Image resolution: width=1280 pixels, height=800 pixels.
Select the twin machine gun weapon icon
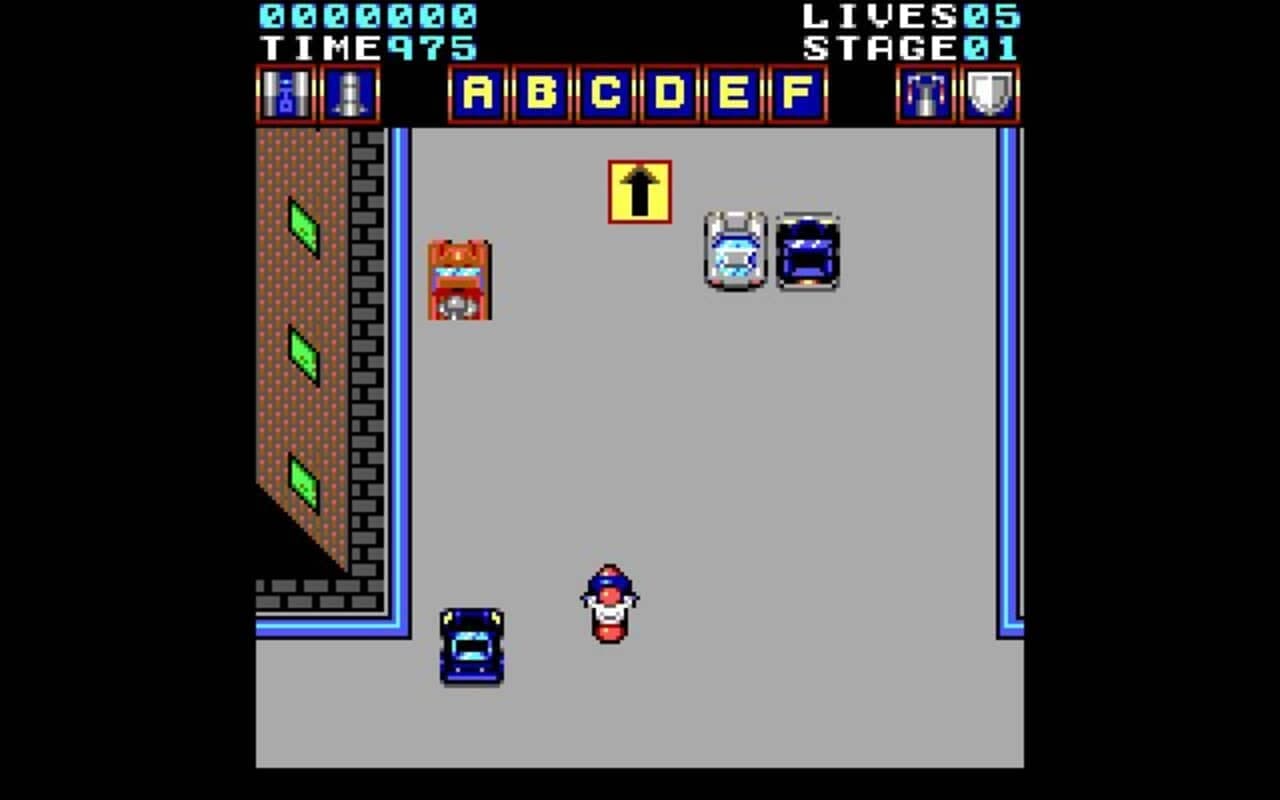point(285,95)
